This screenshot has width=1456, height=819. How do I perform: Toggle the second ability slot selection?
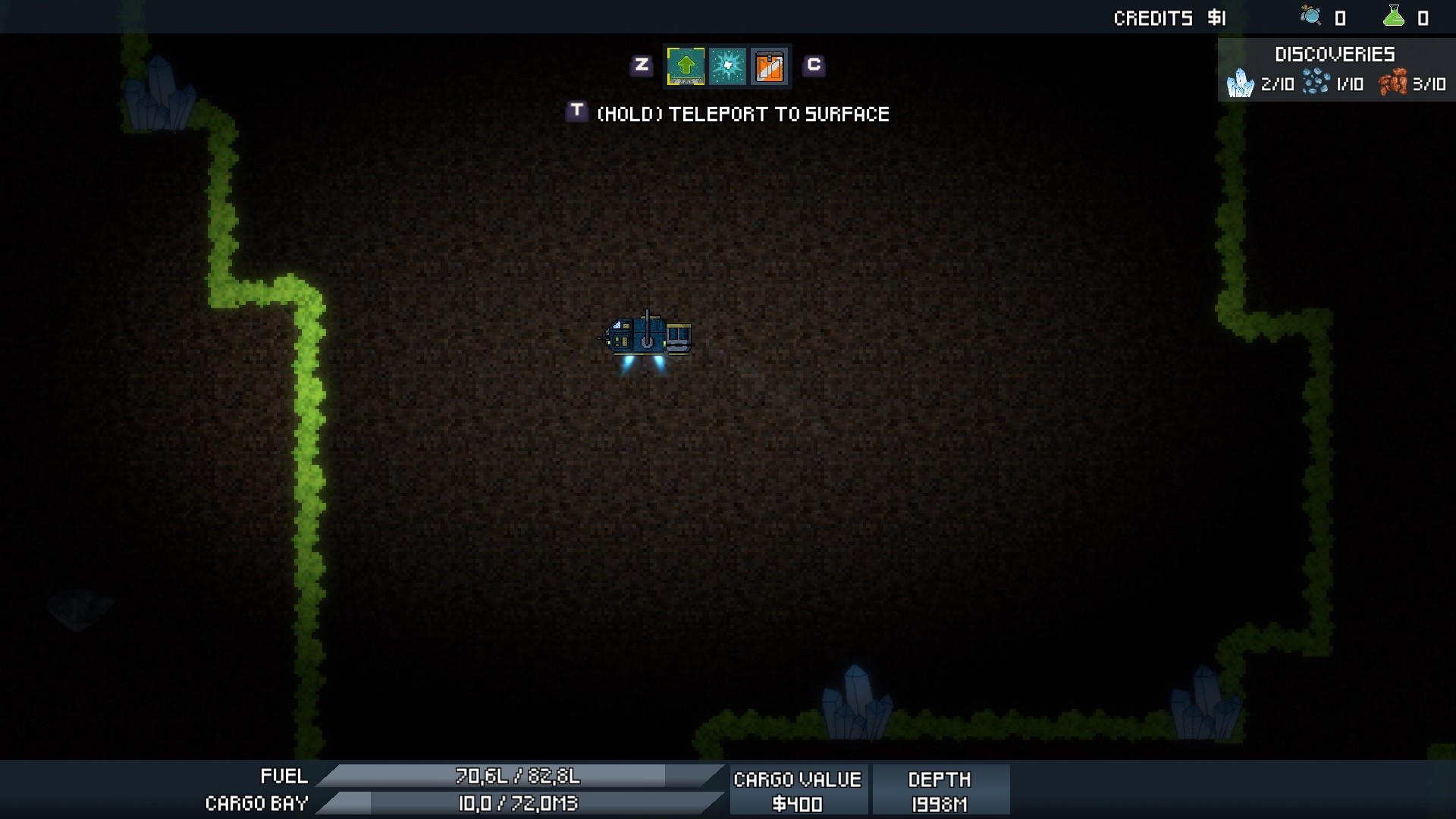(726, 66)
